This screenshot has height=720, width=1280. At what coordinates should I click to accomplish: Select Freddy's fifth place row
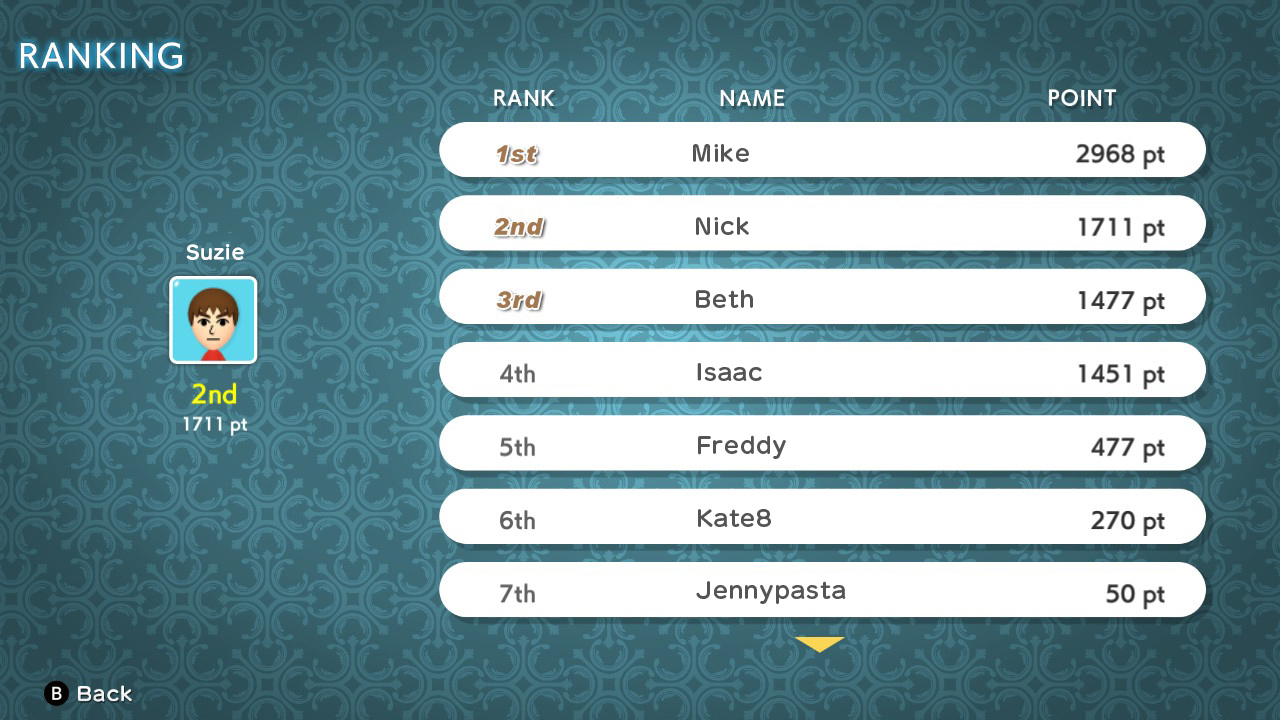[x=822, y=443]
